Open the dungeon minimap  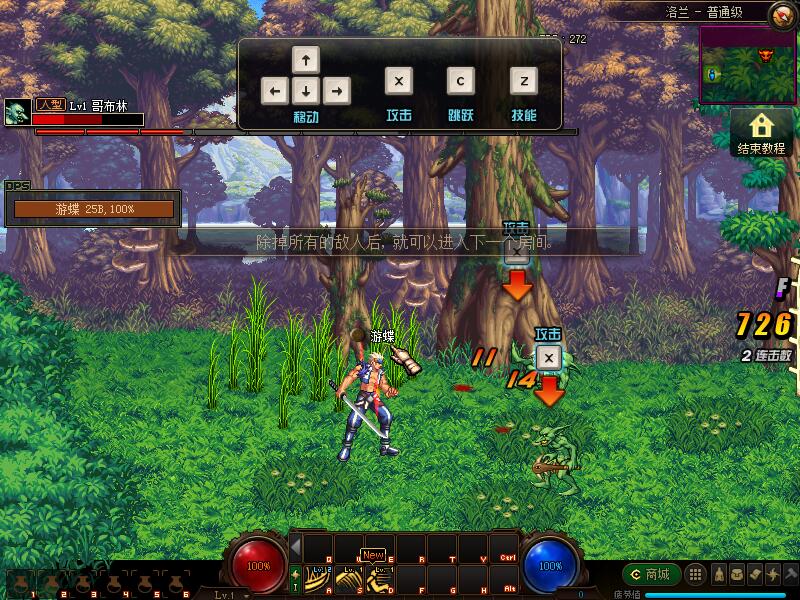pyautogui.click(x=747, y=65)
